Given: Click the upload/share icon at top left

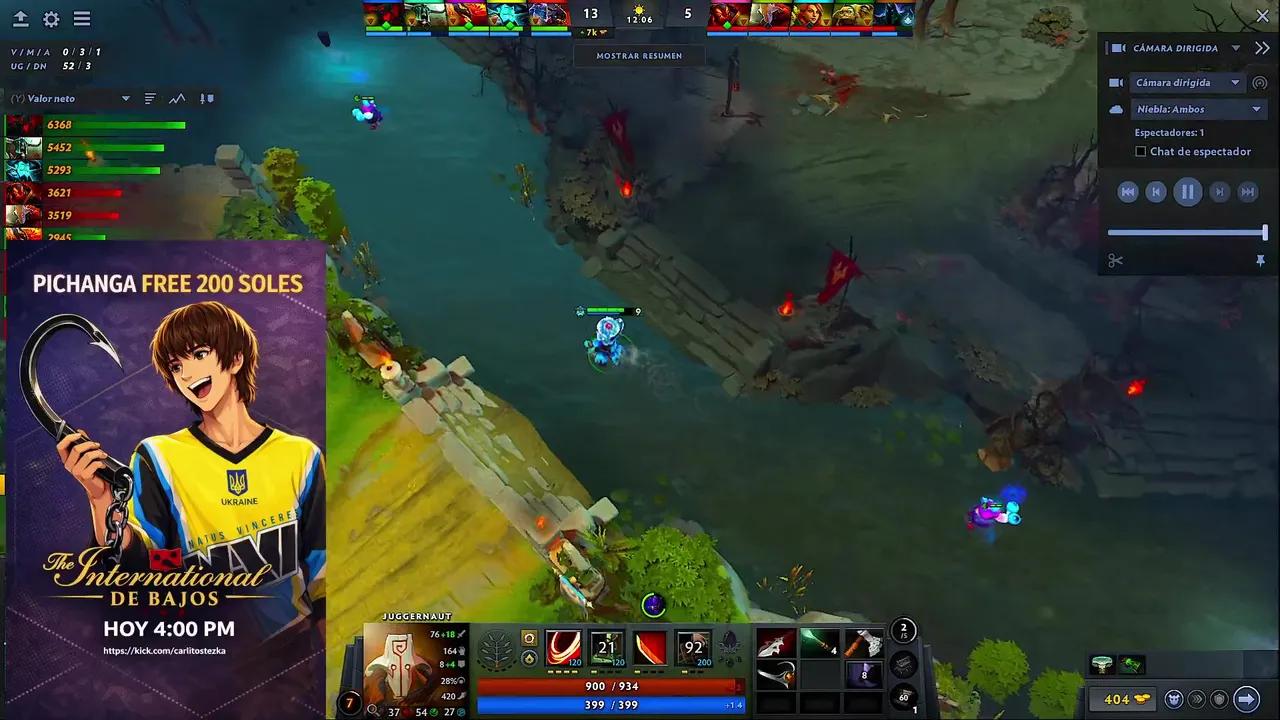Looking at the screenshot, I should coord(21,17).
